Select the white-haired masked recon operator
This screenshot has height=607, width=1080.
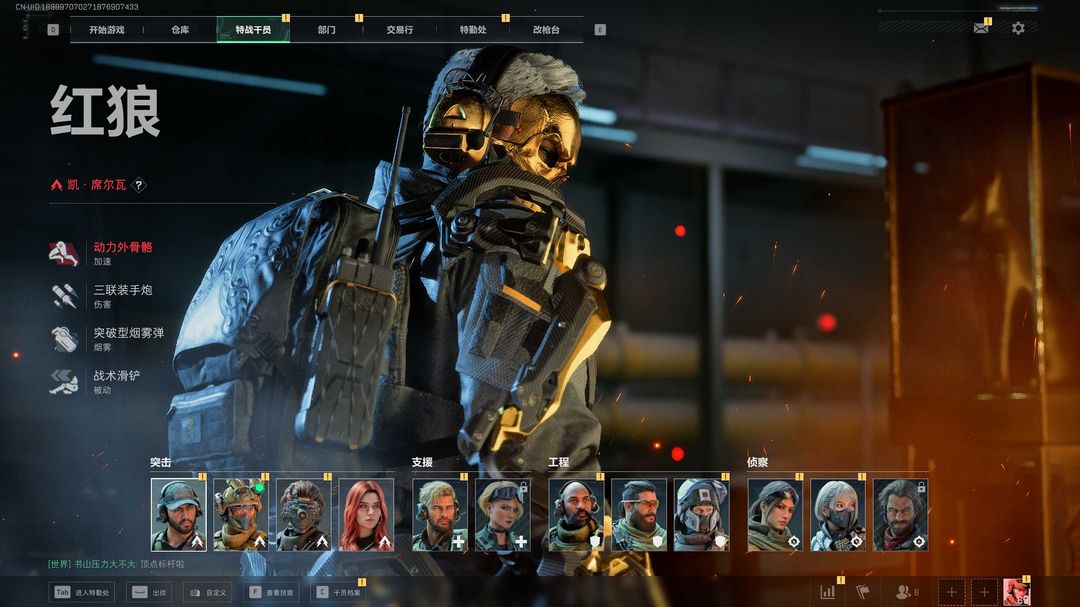[838, 515]
